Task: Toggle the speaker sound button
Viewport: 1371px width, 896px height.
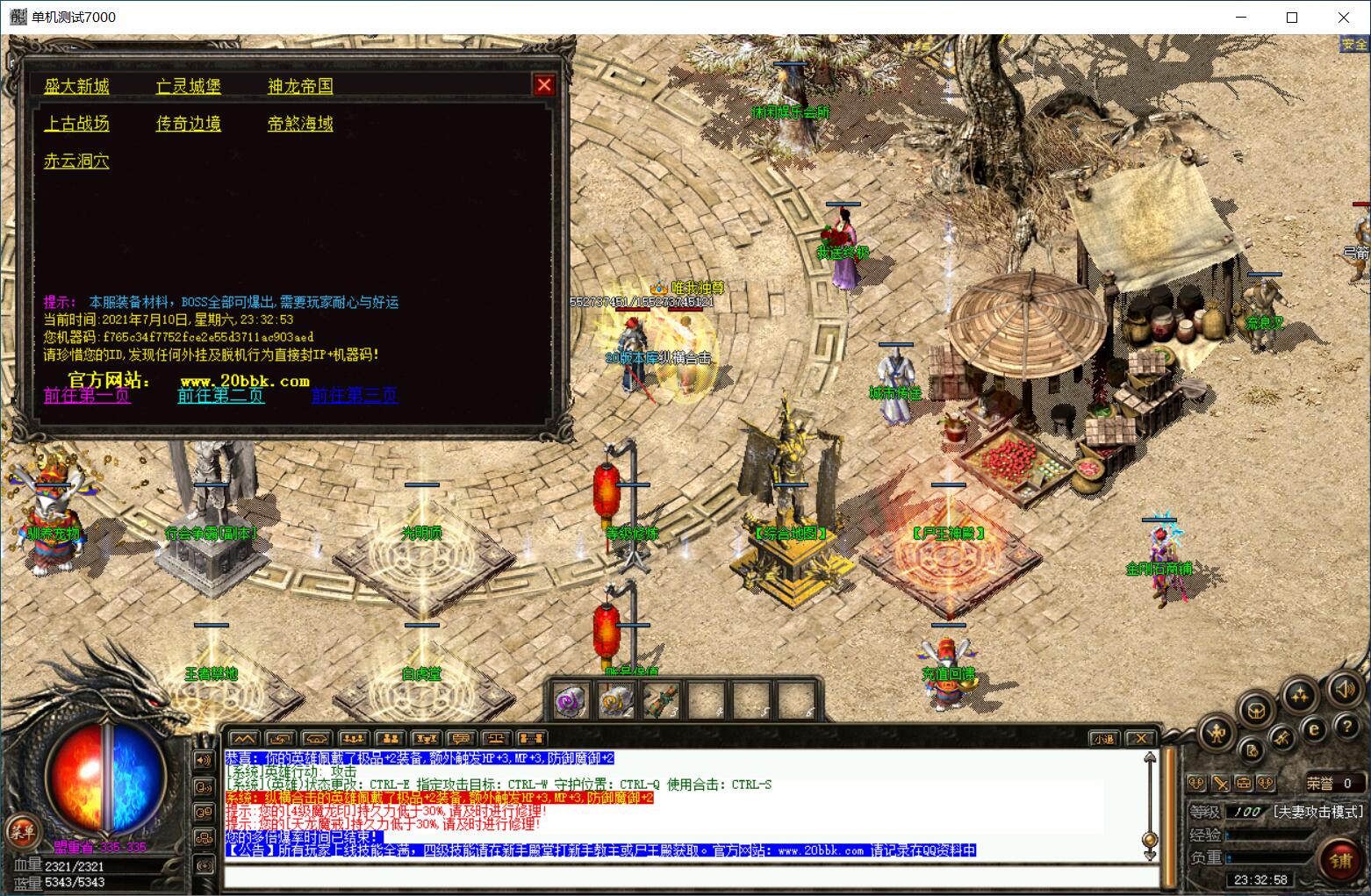Action: click(x=1344, y=691)
